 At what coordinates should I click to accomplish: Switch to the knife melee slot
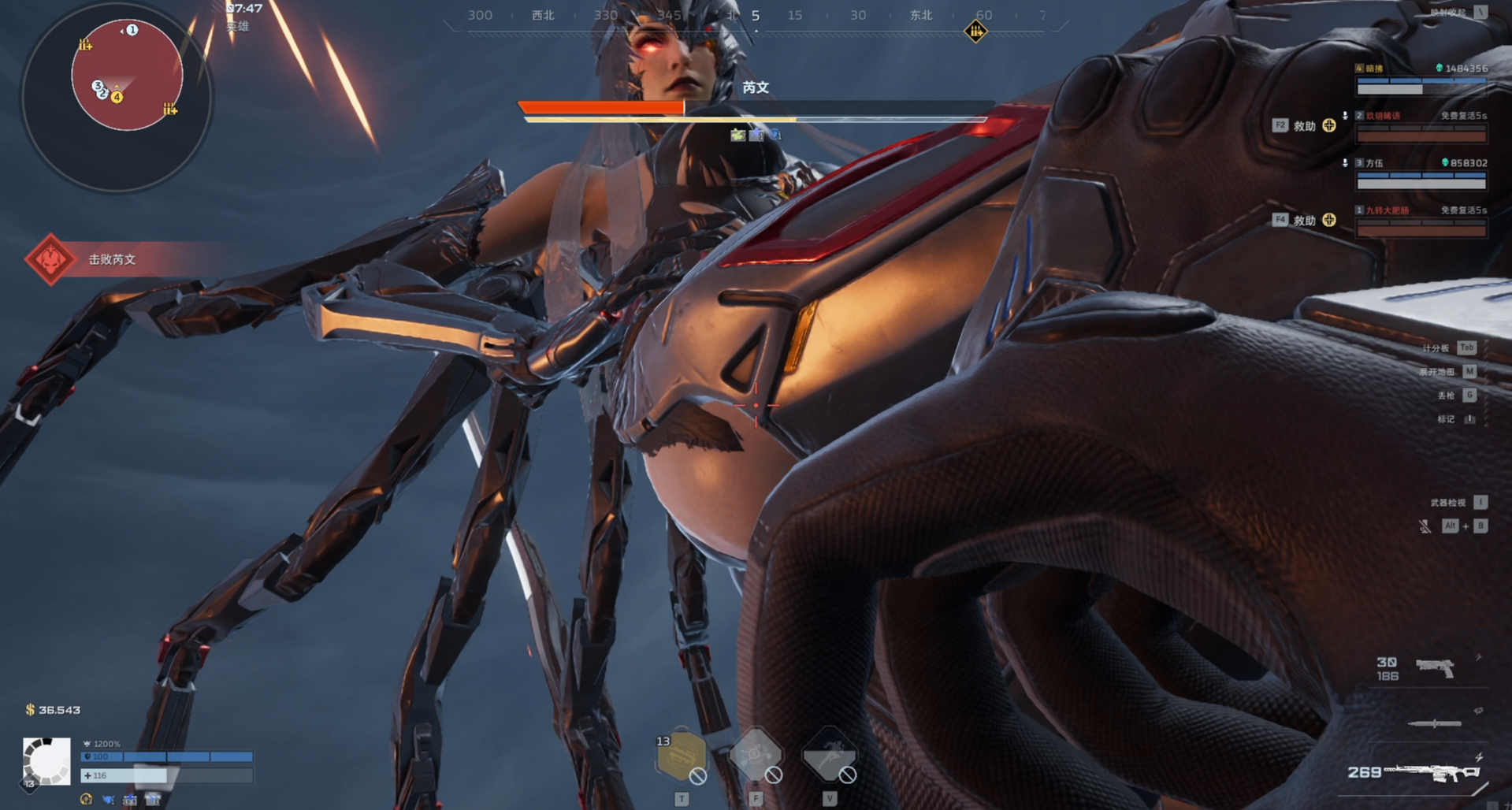pos(1434,723)
